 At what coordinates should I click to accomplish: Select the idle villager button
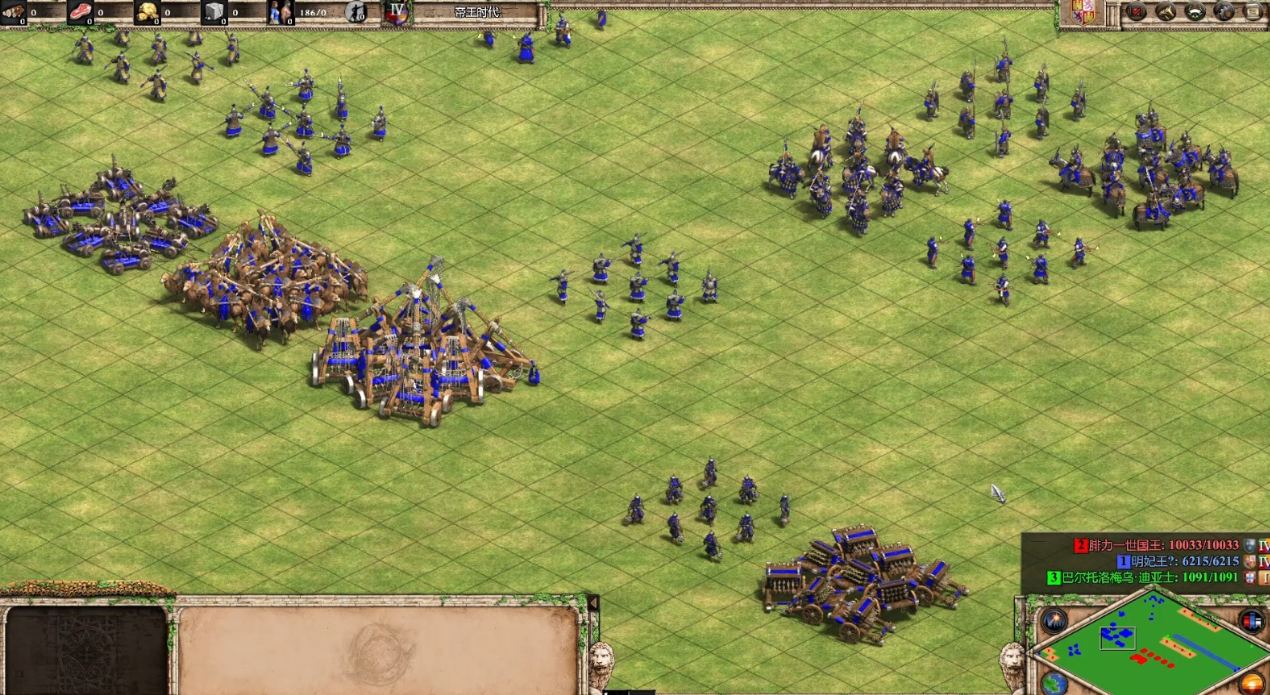point(356,12)
